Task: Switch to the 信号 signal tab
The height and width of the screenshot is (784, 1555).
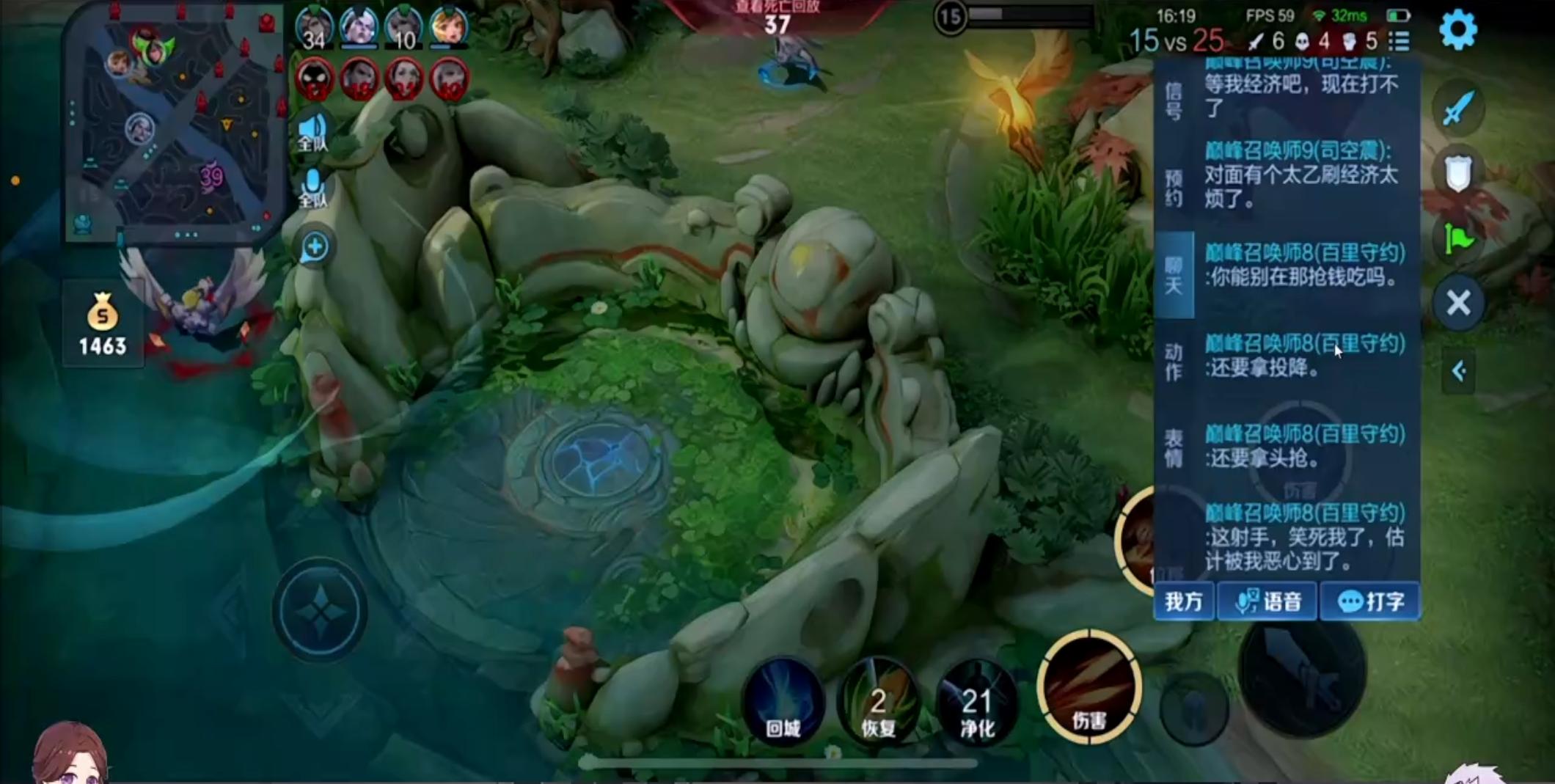Action: click(1174, 100)
